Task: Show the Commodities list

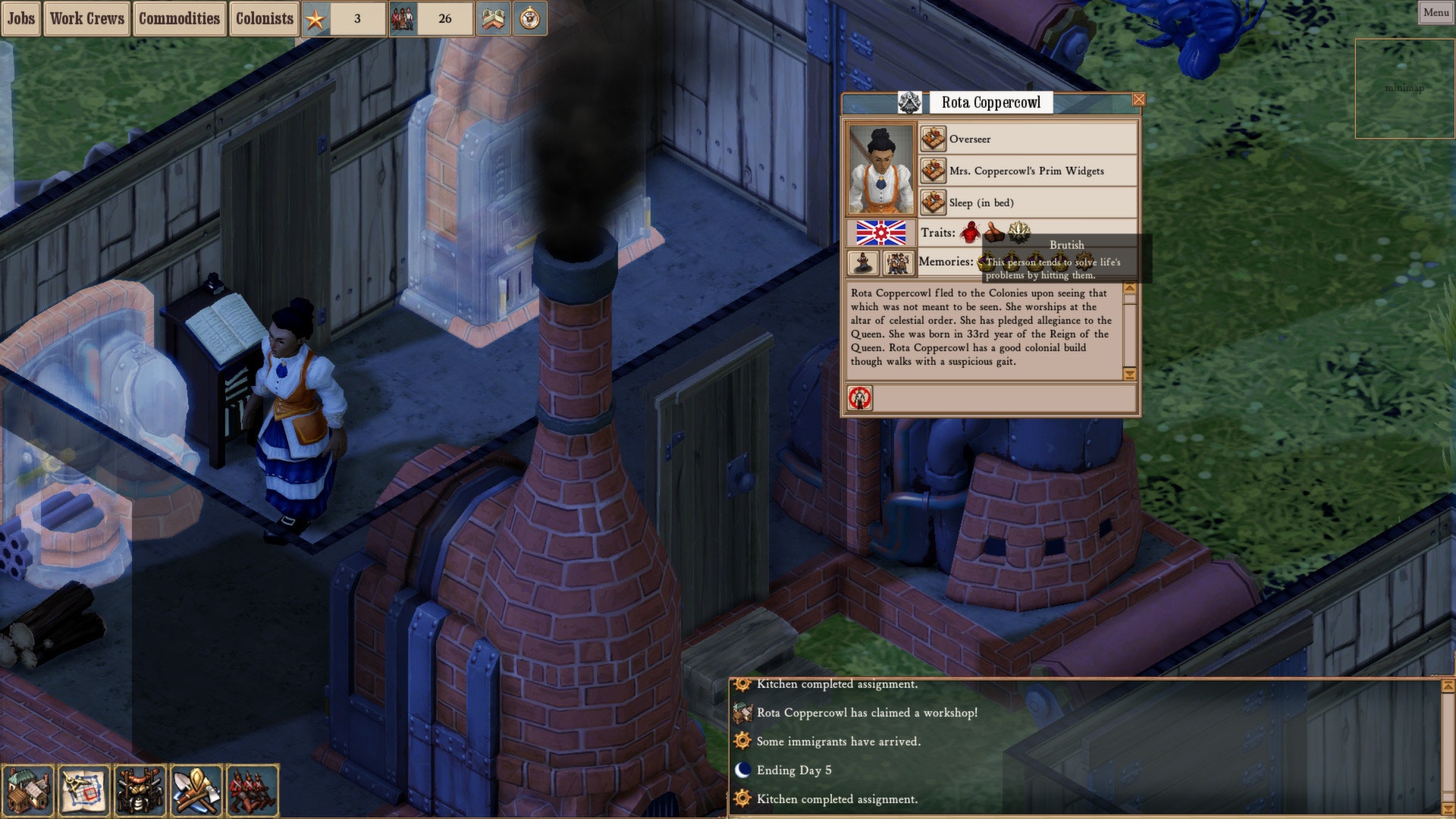Action: (x=179, y=18)
